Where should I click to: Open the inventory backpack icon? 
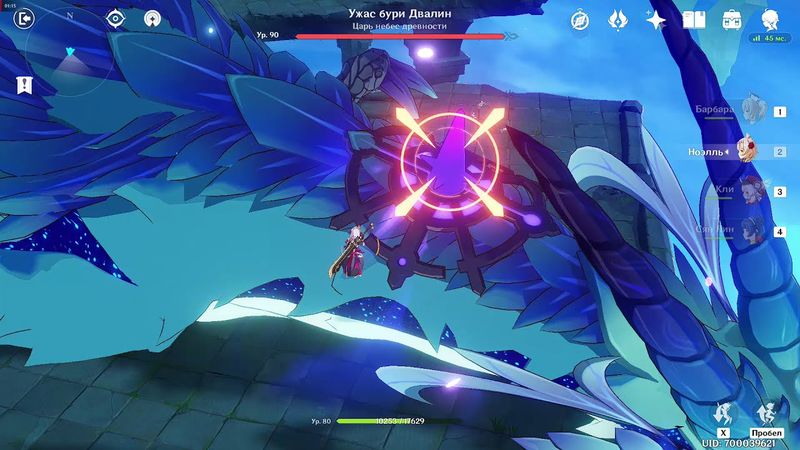point(732,19)
